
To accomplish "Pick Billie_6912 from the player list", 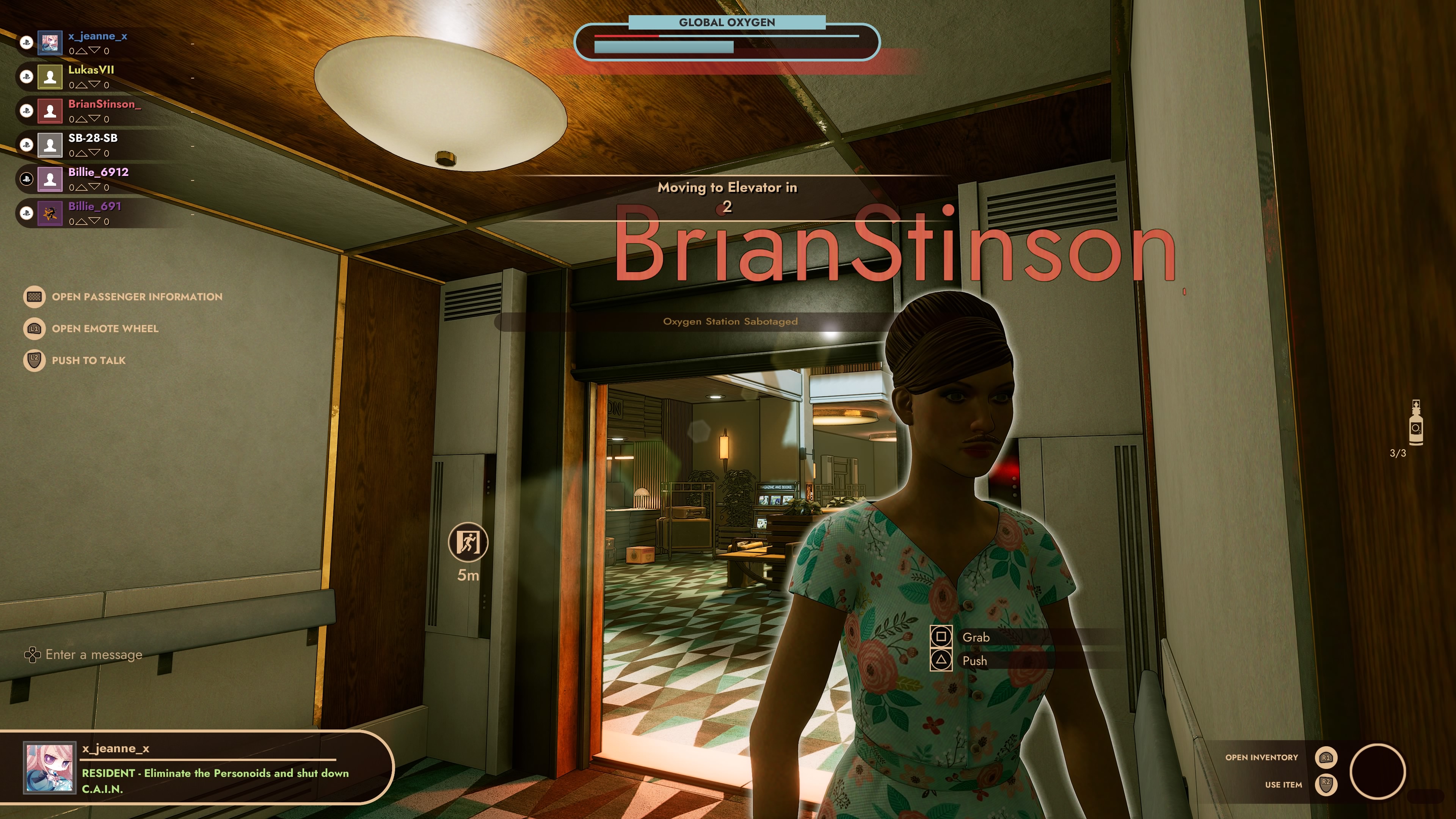I will pos(98,173).
